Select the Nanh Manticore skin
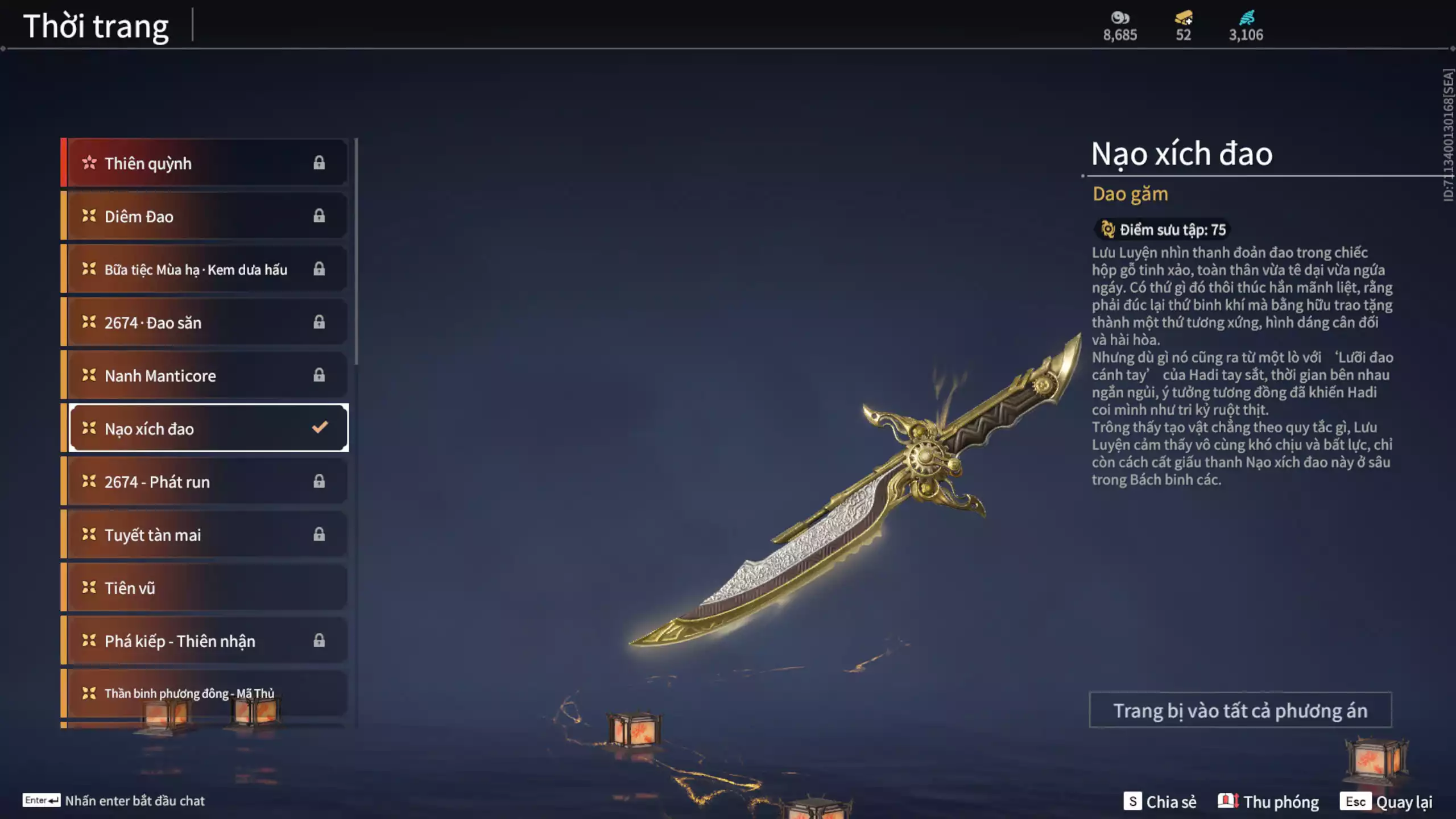 click(205, 375)
